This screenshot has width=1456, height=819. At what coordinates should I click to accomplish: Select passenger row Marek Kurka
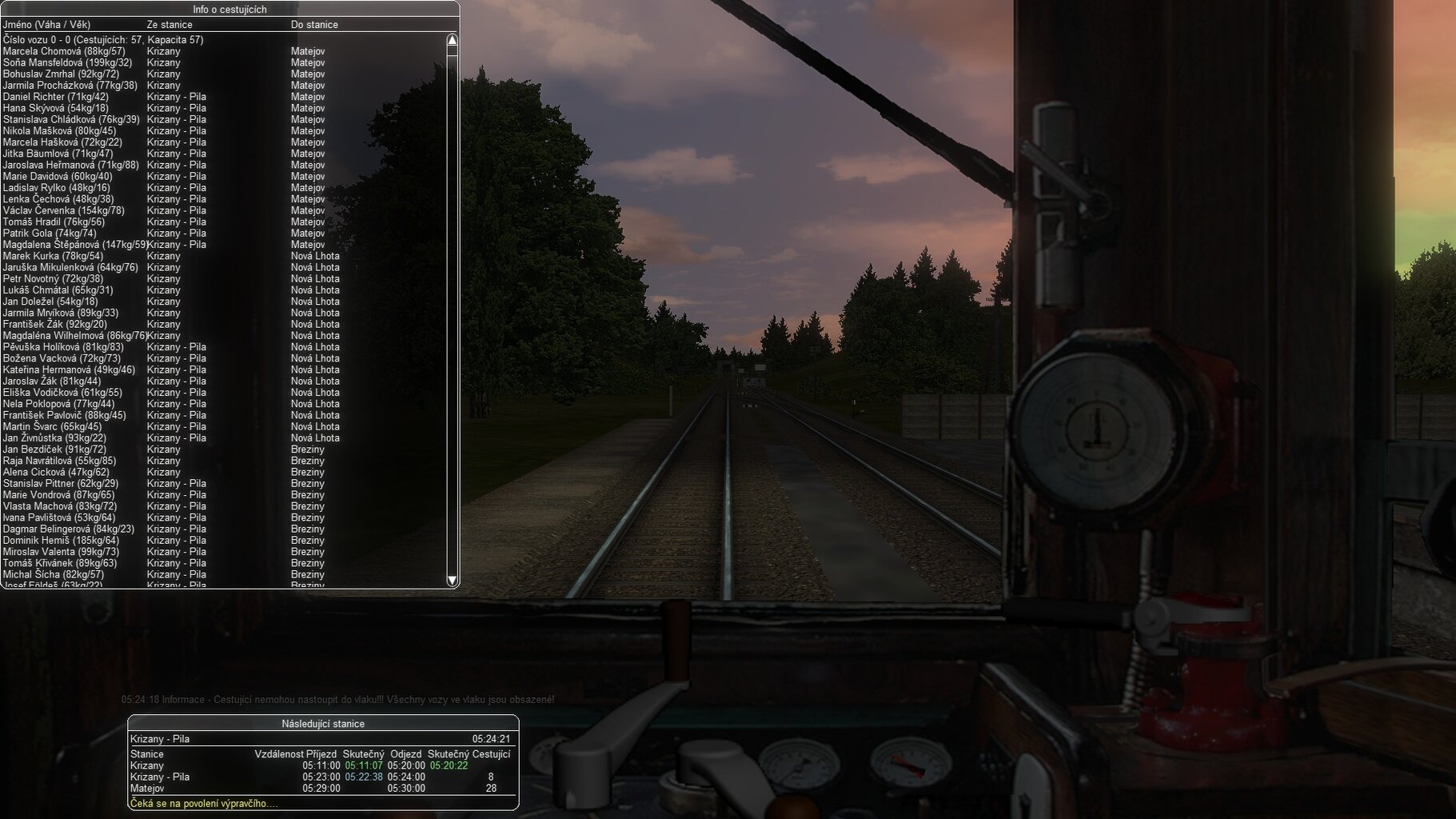click(53, 256)
